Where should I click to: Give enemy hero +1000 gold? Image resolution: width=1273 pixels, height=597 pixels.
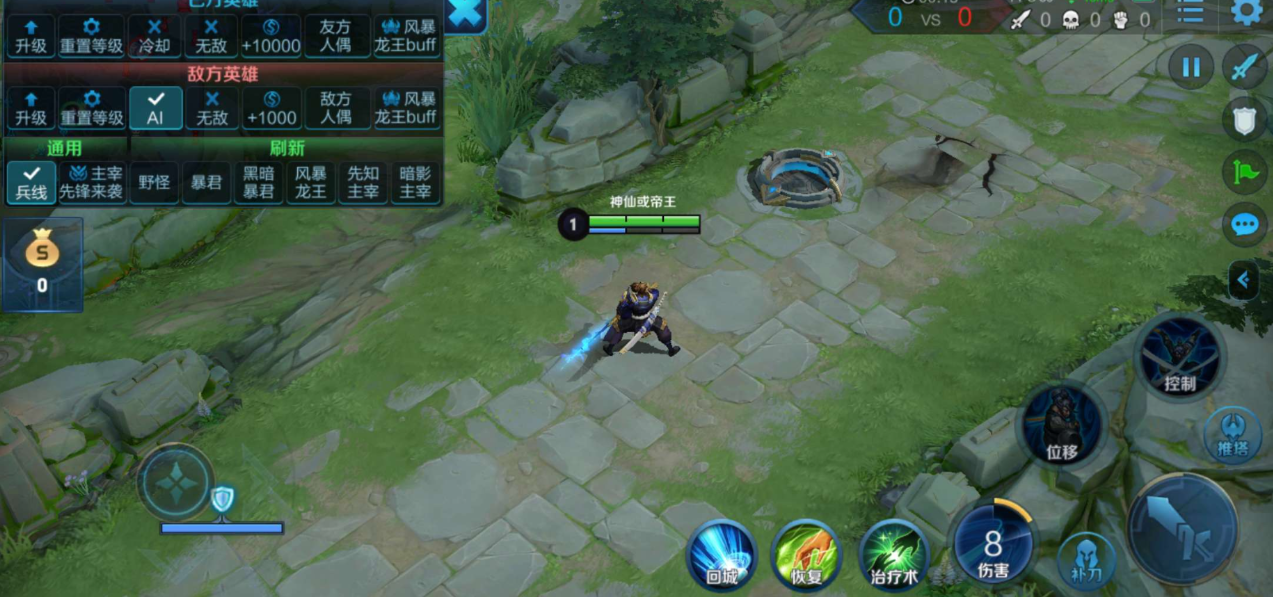(271, 107)
